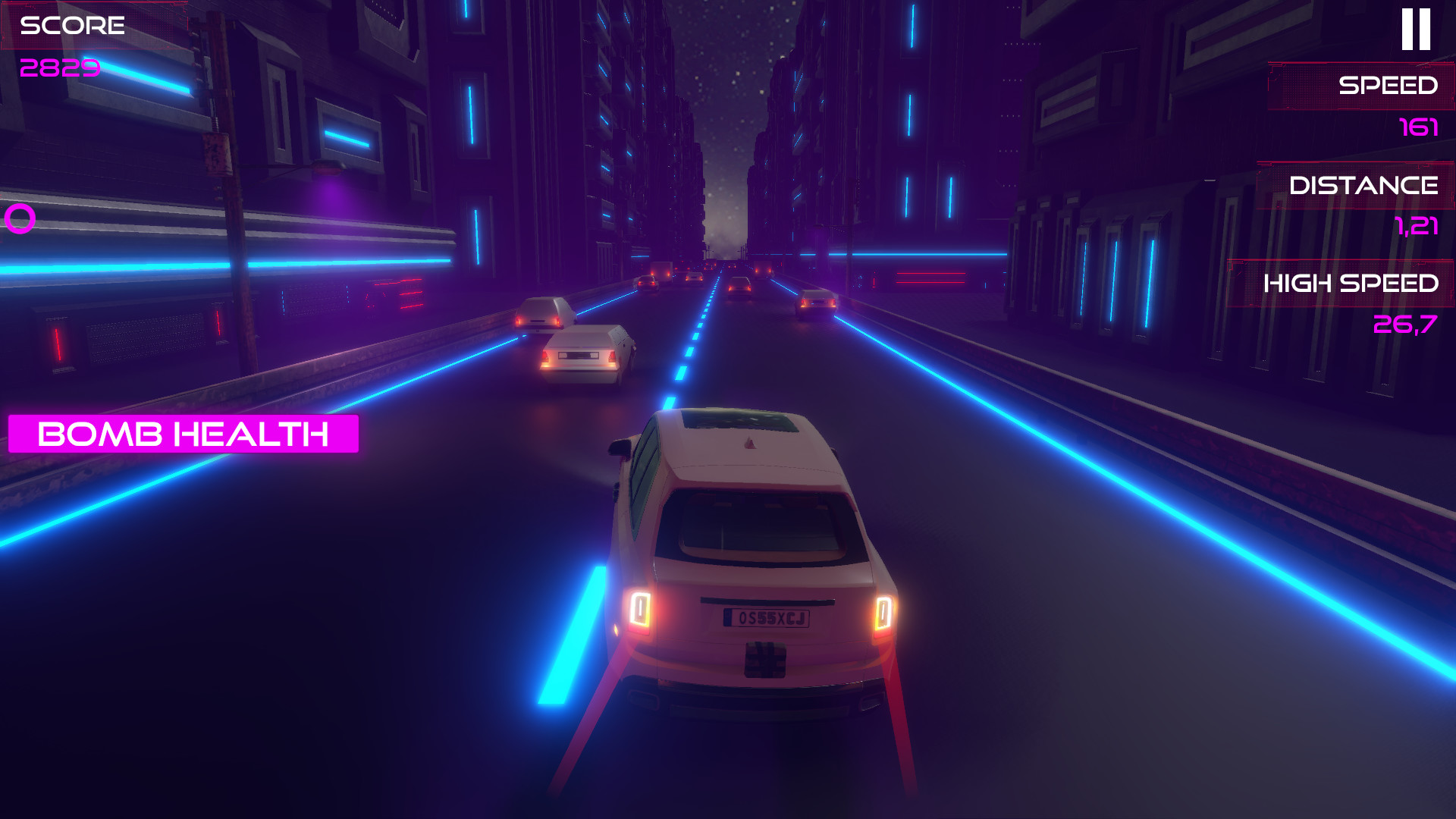Viewport: 1456px width, 819px height.
Task: Select the pink circle counter icon on left
Action: coord(20,220)
